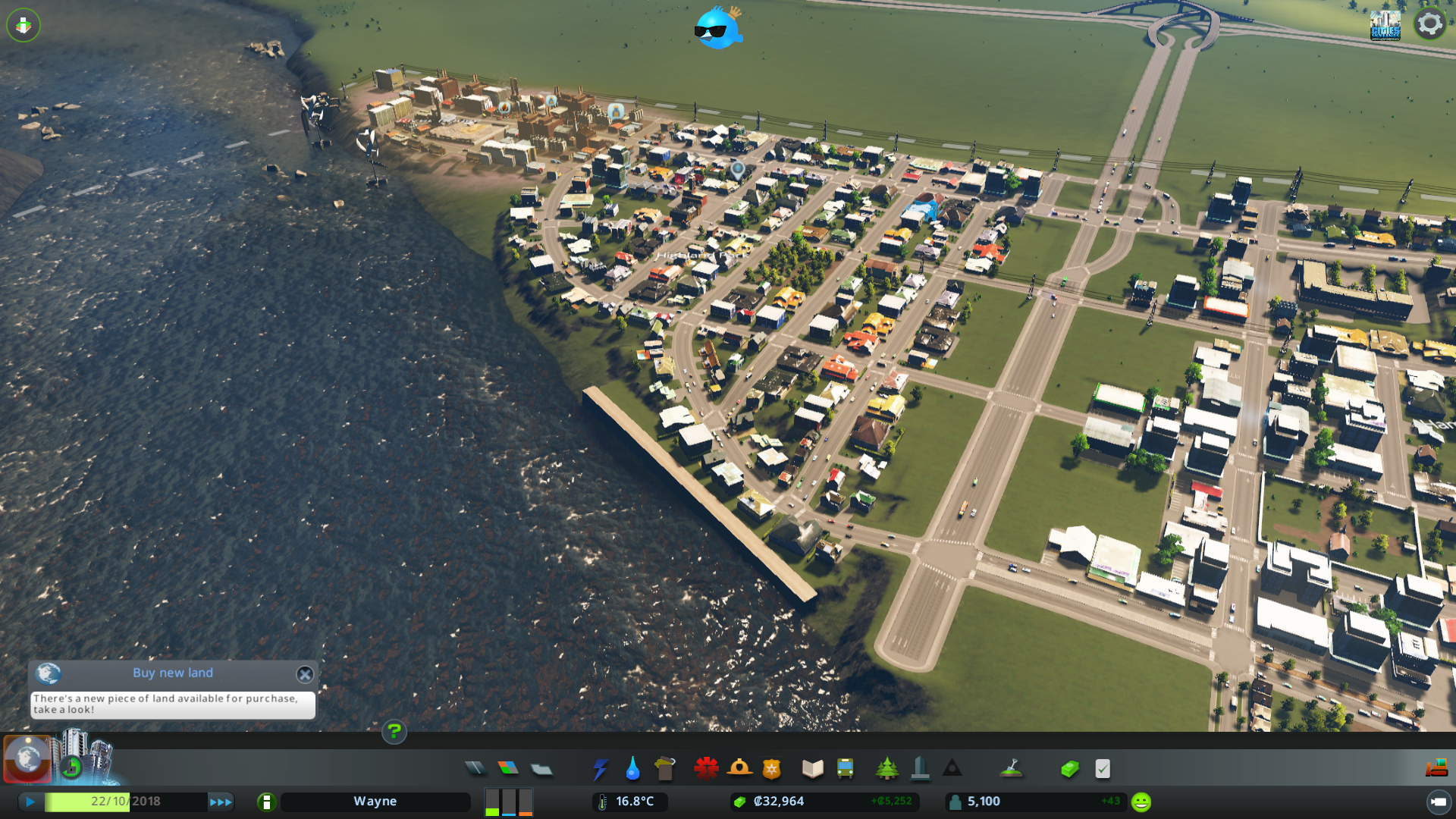The height and width of the screenshot is (819, 1456).
Task: Open the Garbage services menu
Action: click(665, 768)
